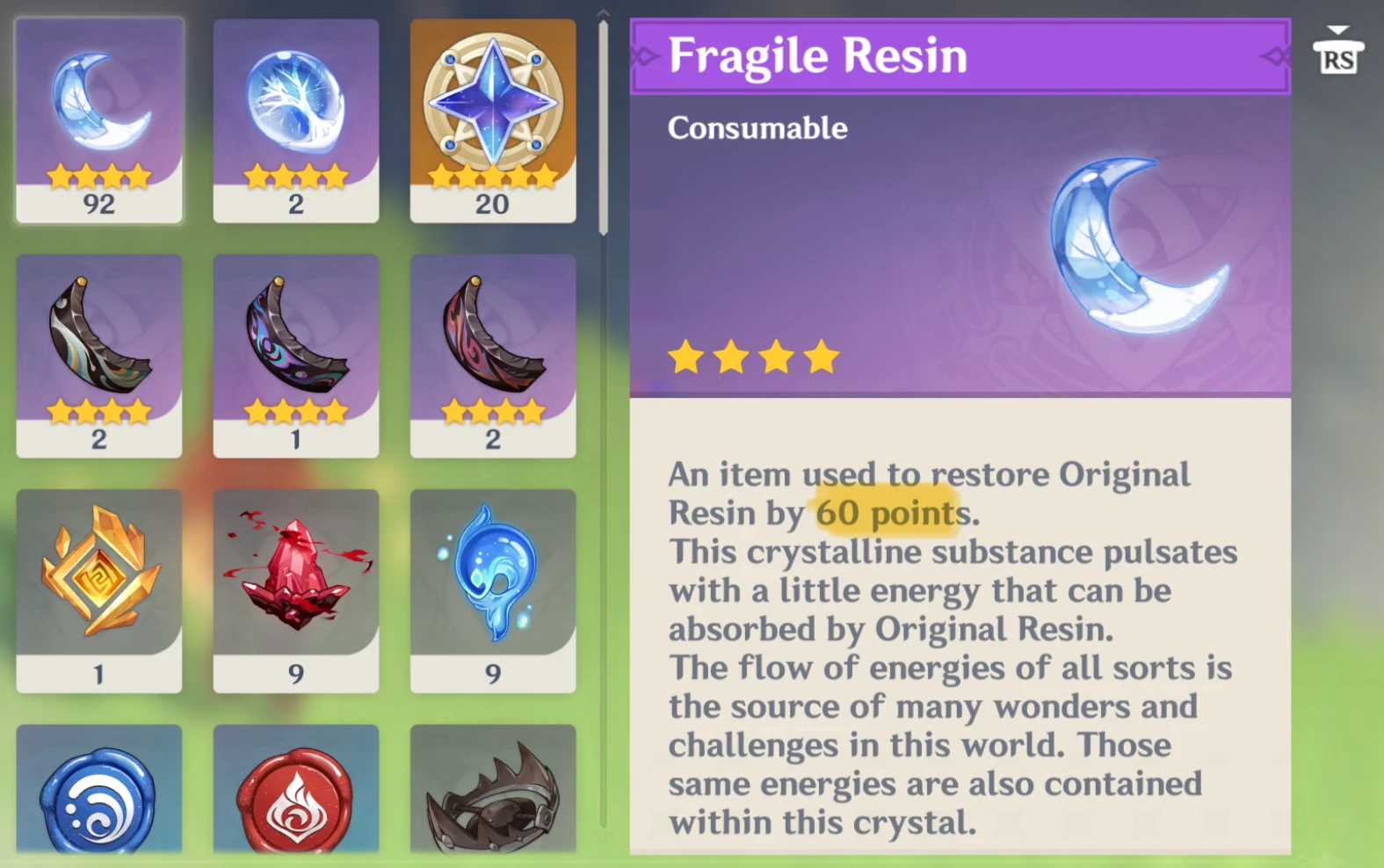Click the Consumable label in the detail panel
Screen dimensions: 1384x868
coord(757,128)
